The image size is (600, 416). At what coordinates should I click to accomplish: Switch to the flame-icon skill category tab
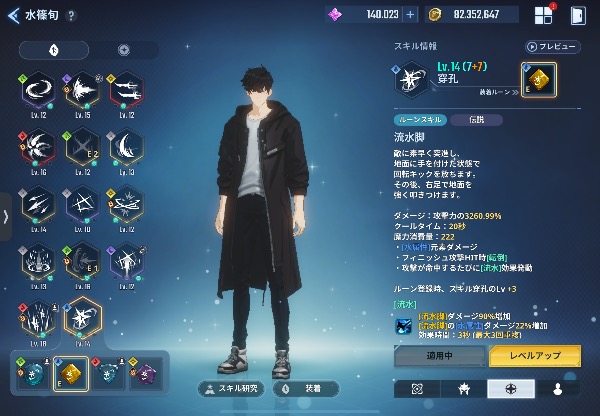coord(52,49)
